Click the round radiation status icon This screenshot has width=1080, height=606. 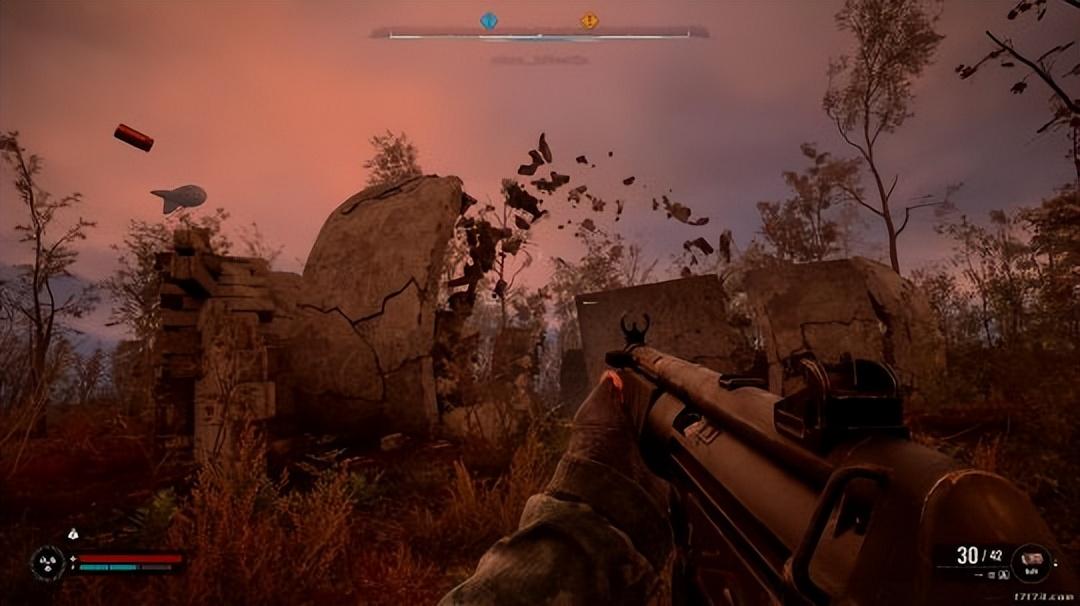tap(46, 562)
